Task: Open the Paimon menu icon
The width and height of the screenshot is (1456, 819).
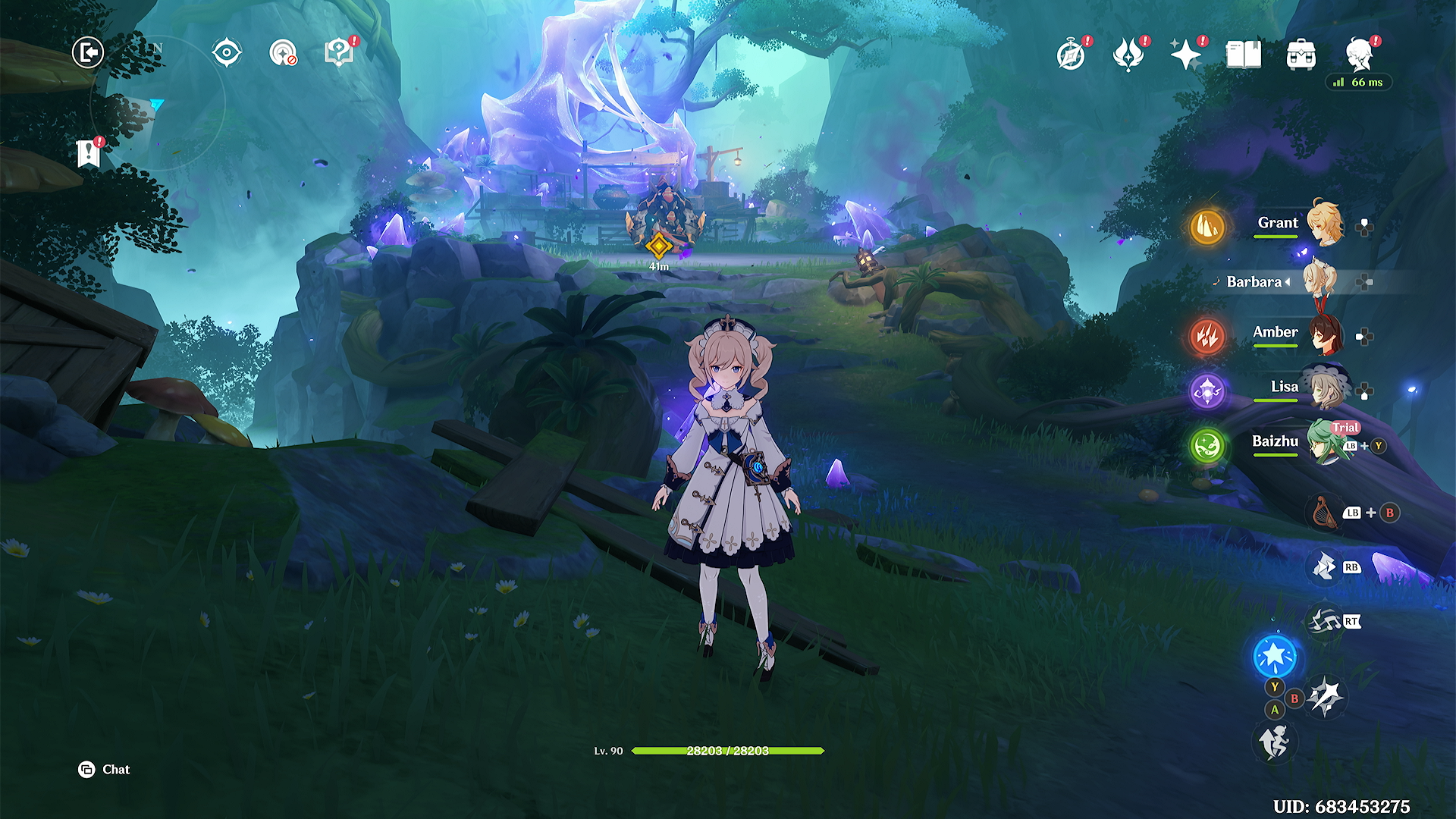Action: tap(1360, 55)
